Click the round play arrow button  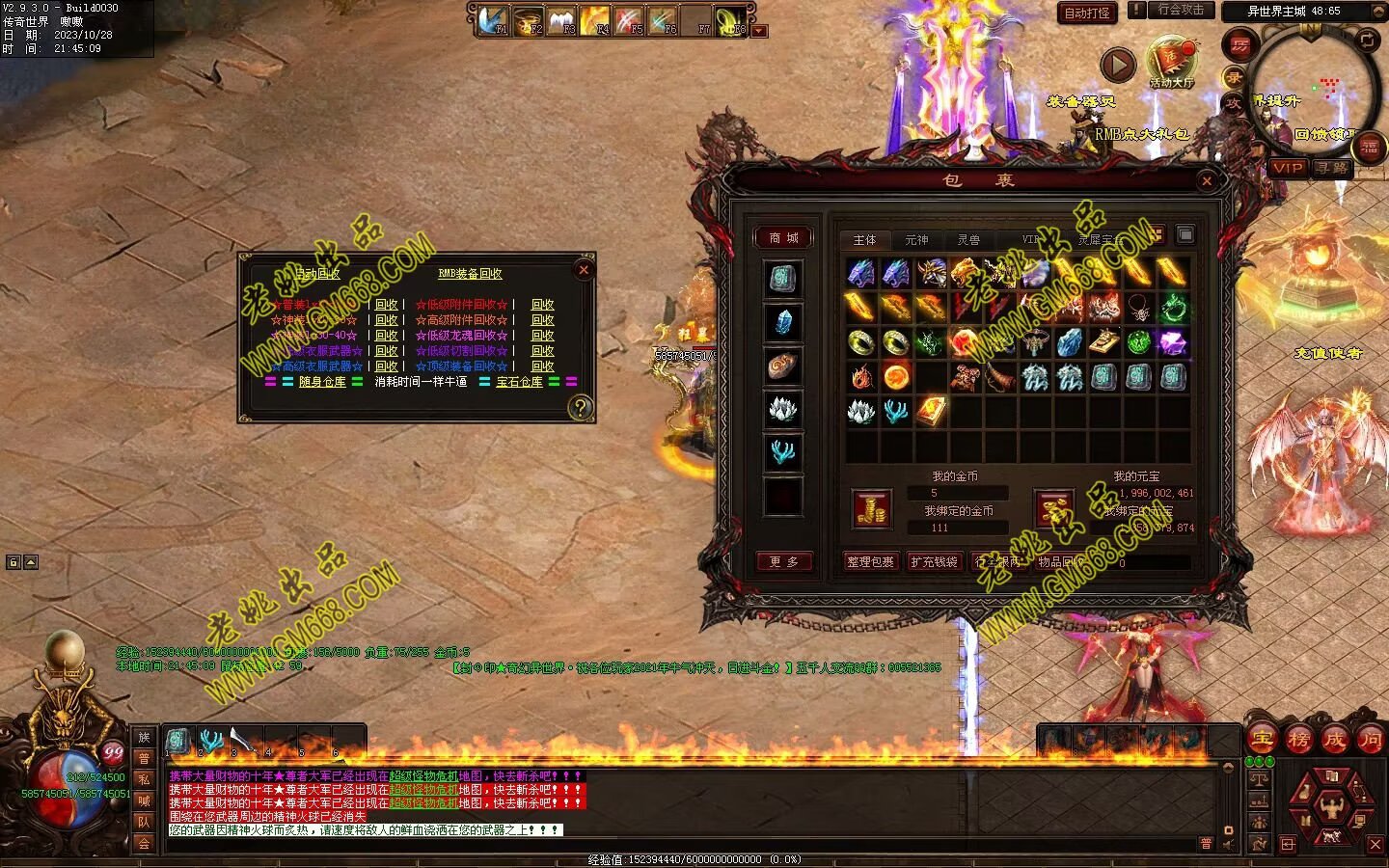click(1118, 65)
